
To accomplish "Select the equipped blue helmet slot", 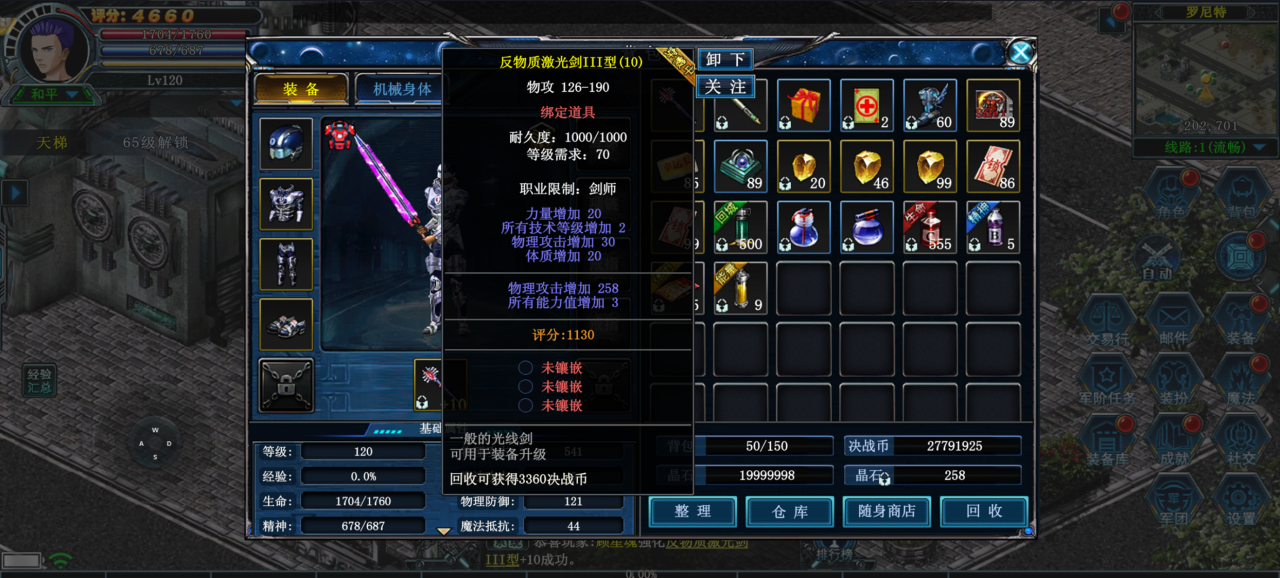I will pos(286,144).
